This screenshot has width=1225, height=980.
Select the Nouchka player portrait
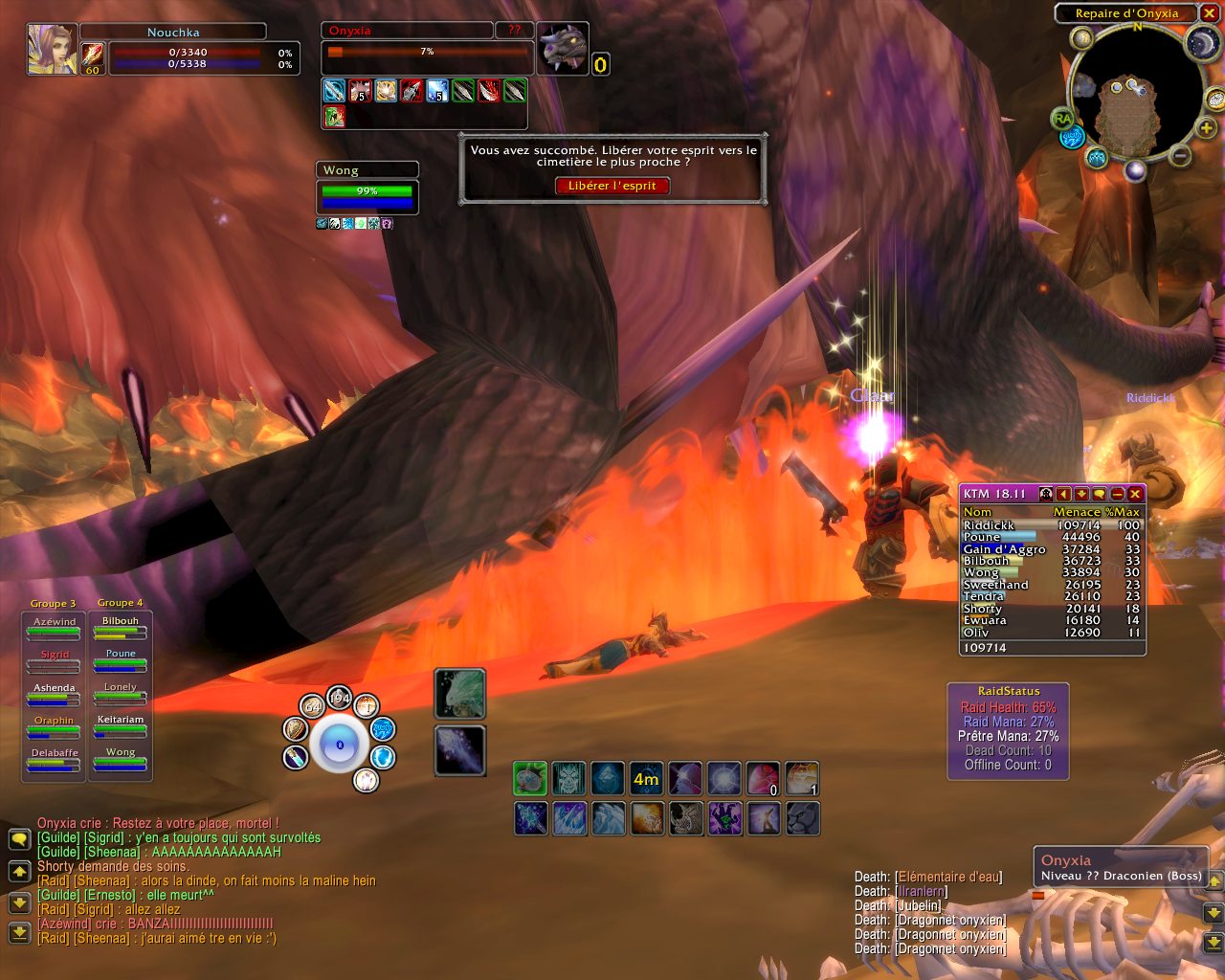(x=52, y=49)
